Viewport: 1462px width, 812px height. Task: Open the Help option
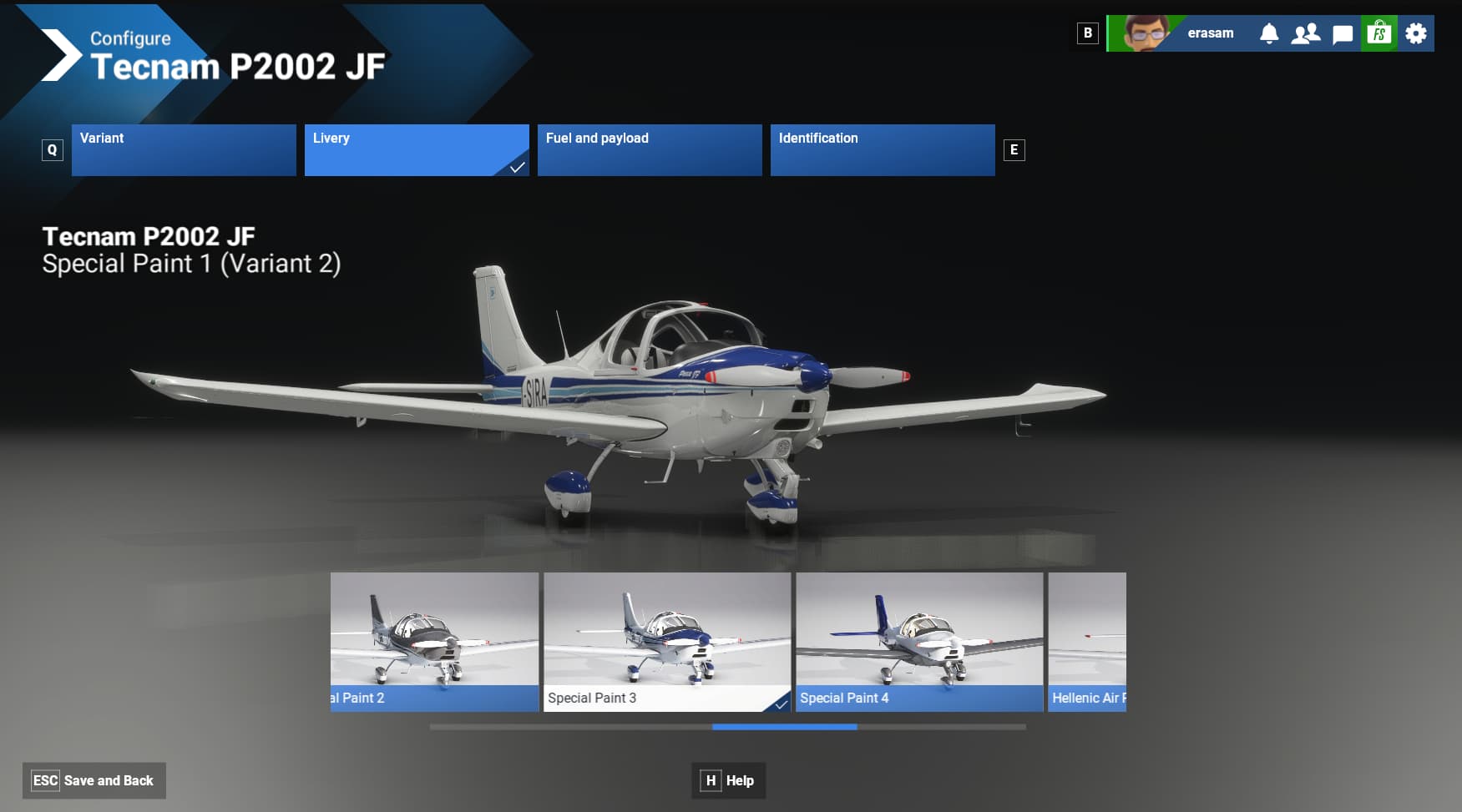point(728,780)
